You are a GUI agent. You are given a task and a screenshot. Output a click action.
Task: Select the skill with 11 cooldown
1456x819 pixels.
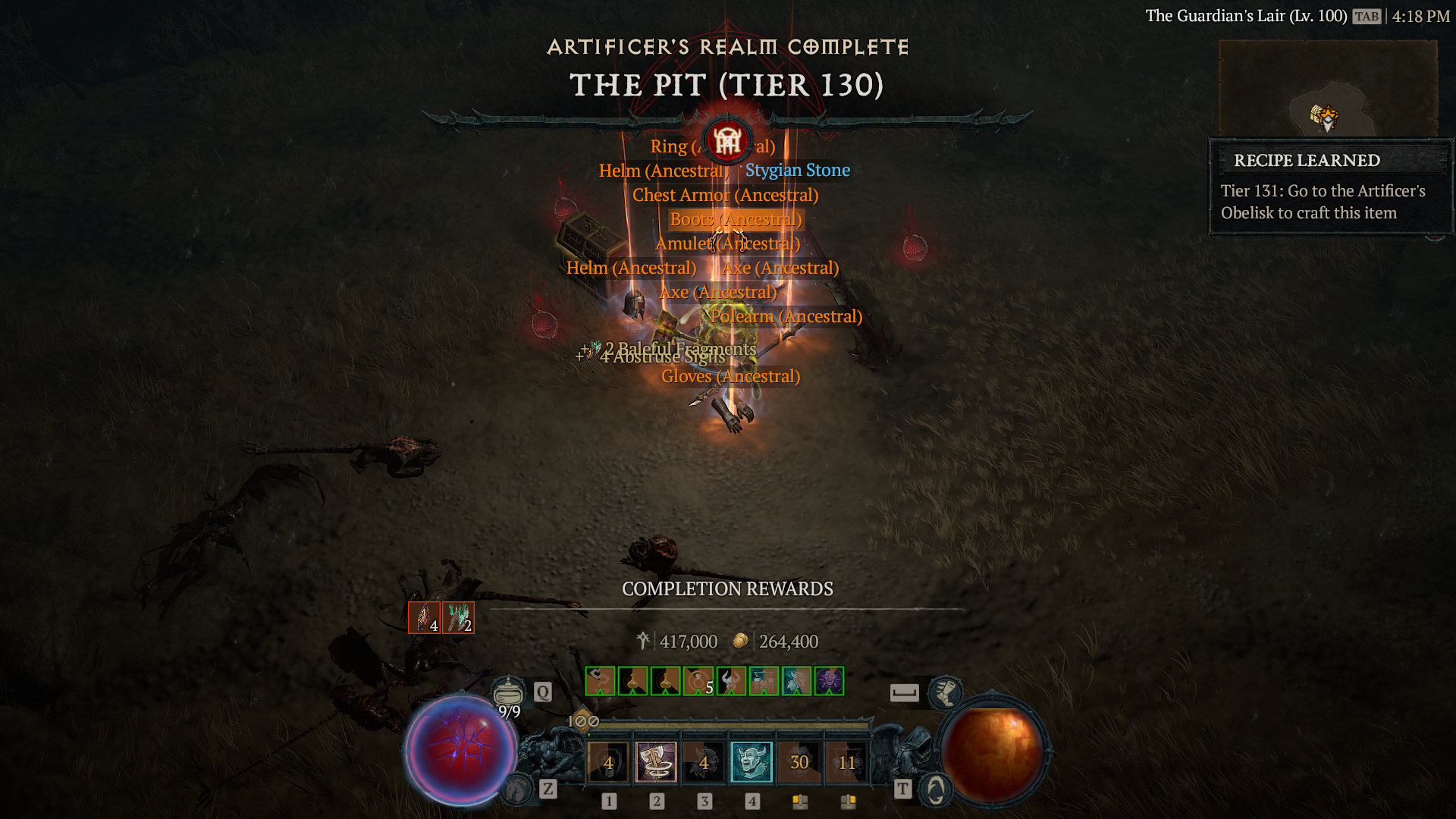tap(846, 761)
